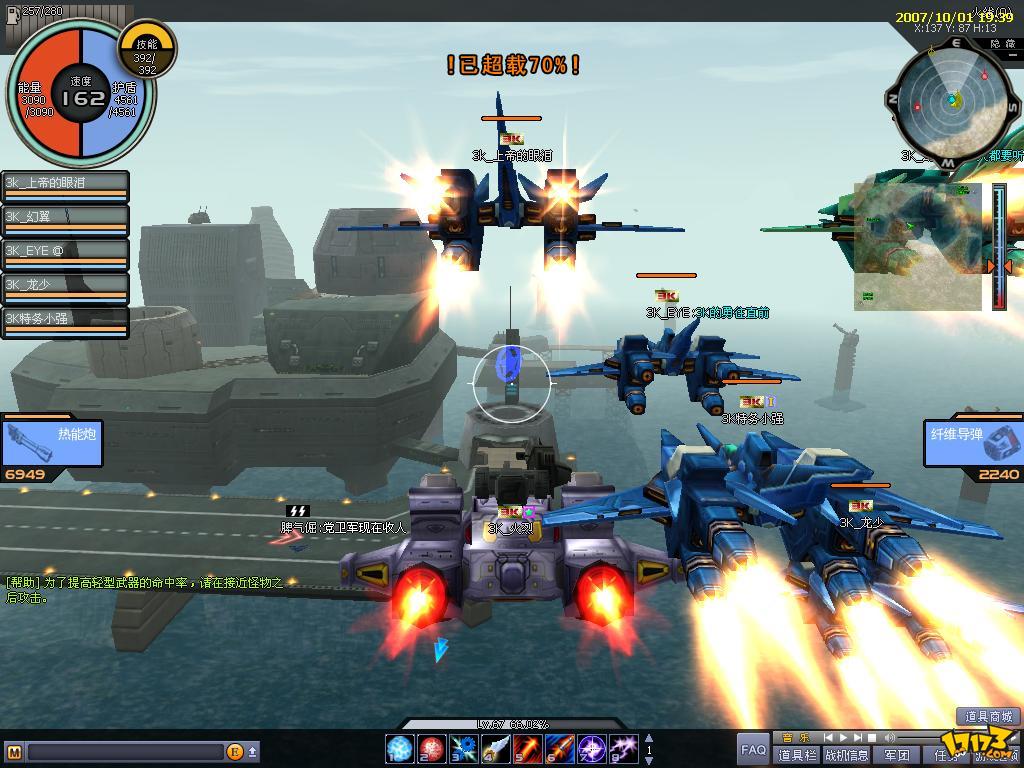
Task: Activate the purple lightning skill in slot 8
Action: (624, 747)
